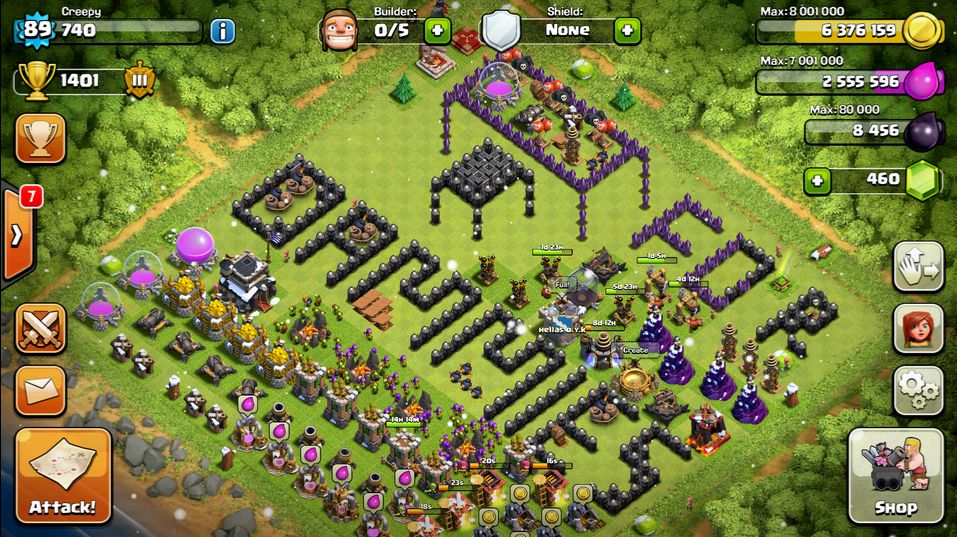Buy a shield with the green plus
Viewport: 957px width, 537px height.
coord(627,30)
